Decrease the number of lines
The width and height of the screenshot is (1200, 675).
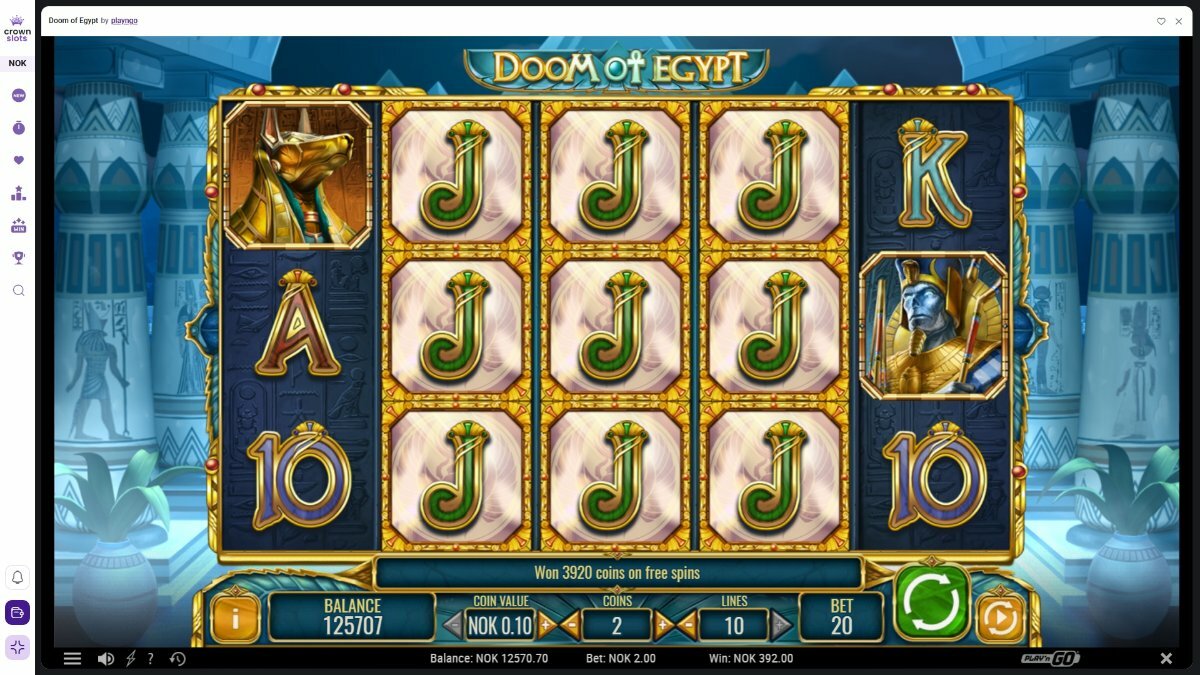tap(687, 626)
